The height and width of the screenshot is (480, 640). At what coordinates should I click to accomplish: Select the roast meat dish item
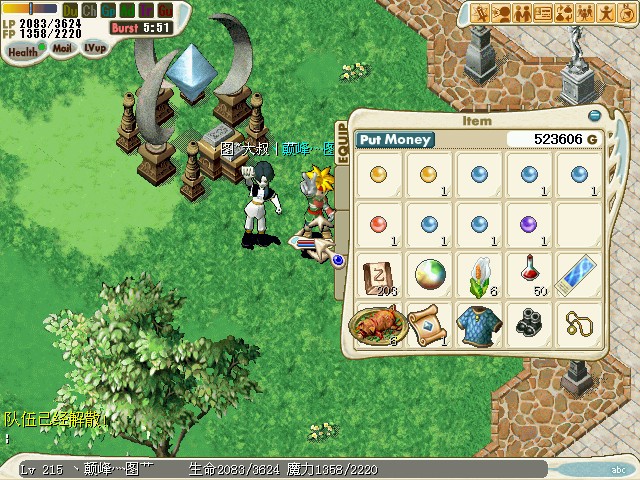tap(377, 324)
